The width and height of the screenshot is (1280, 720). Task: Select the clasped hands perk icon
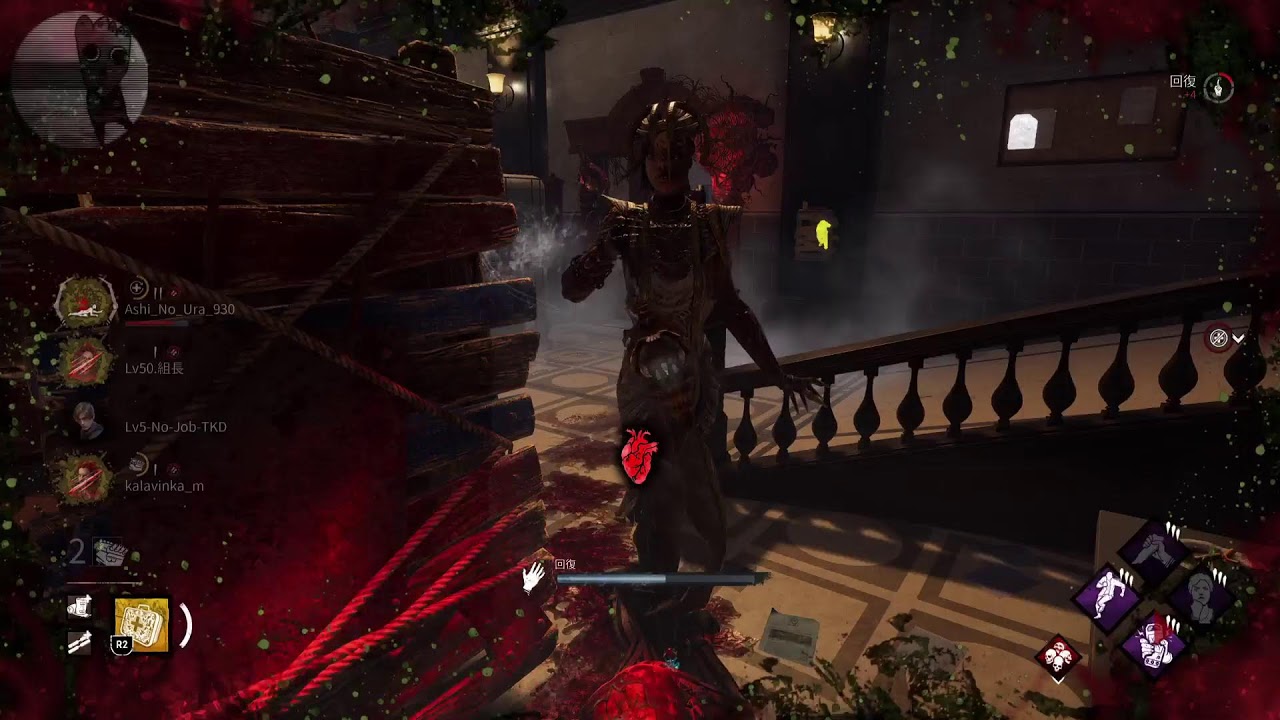pos(1154,551)
